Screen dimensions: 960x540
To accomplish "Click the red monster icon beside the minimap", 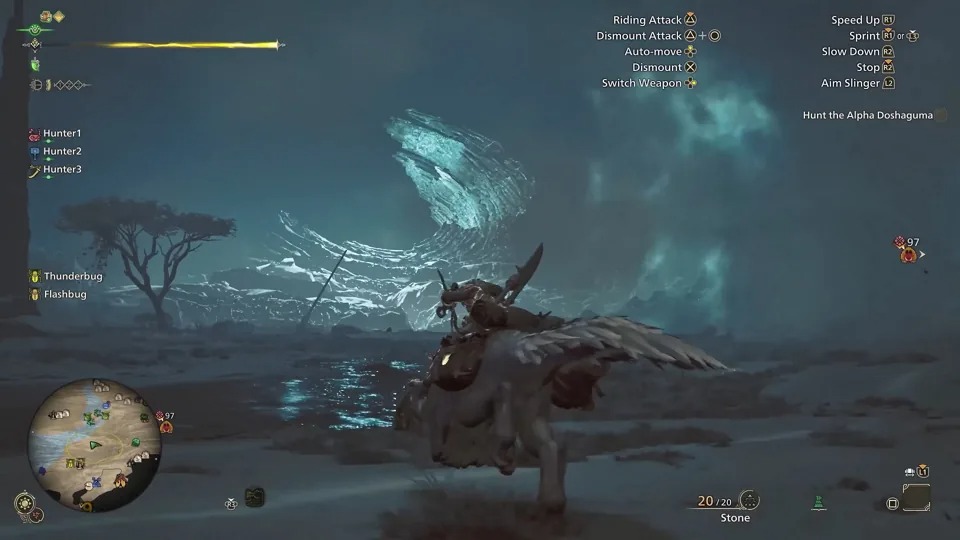I will pos(166,427).
